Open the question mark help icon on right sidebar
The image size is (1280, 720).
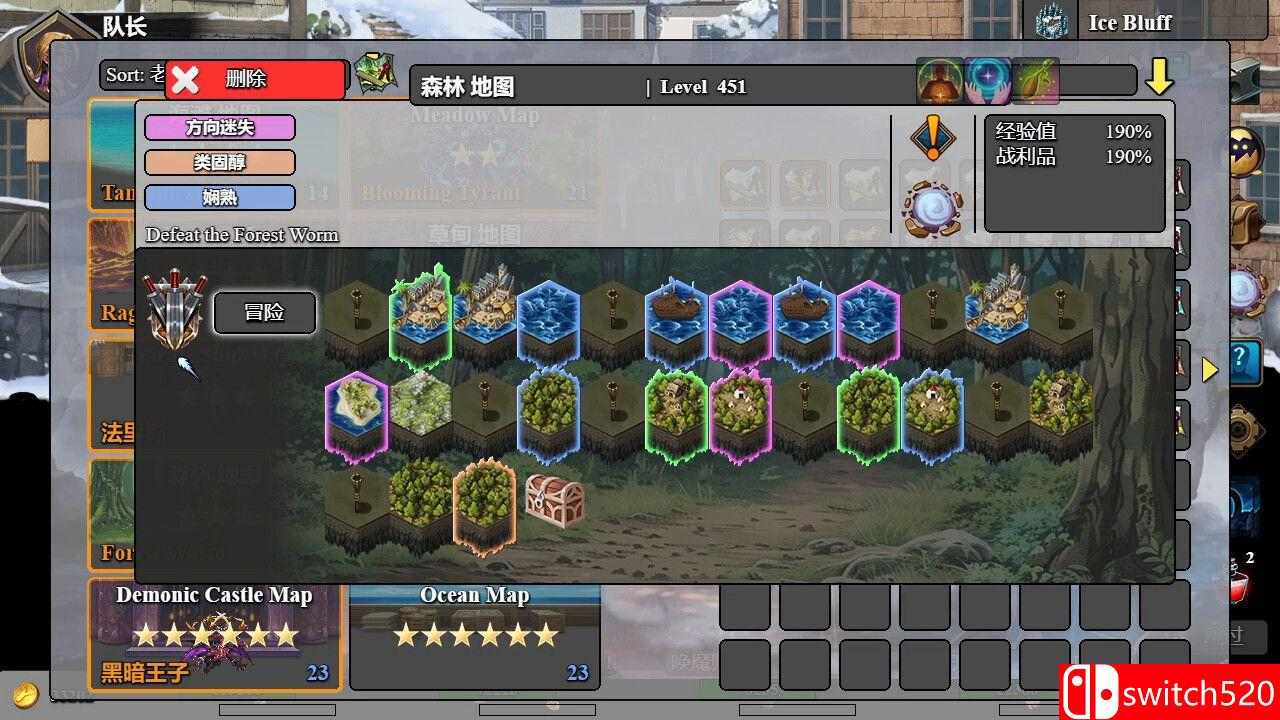(x=1243, y=362)
